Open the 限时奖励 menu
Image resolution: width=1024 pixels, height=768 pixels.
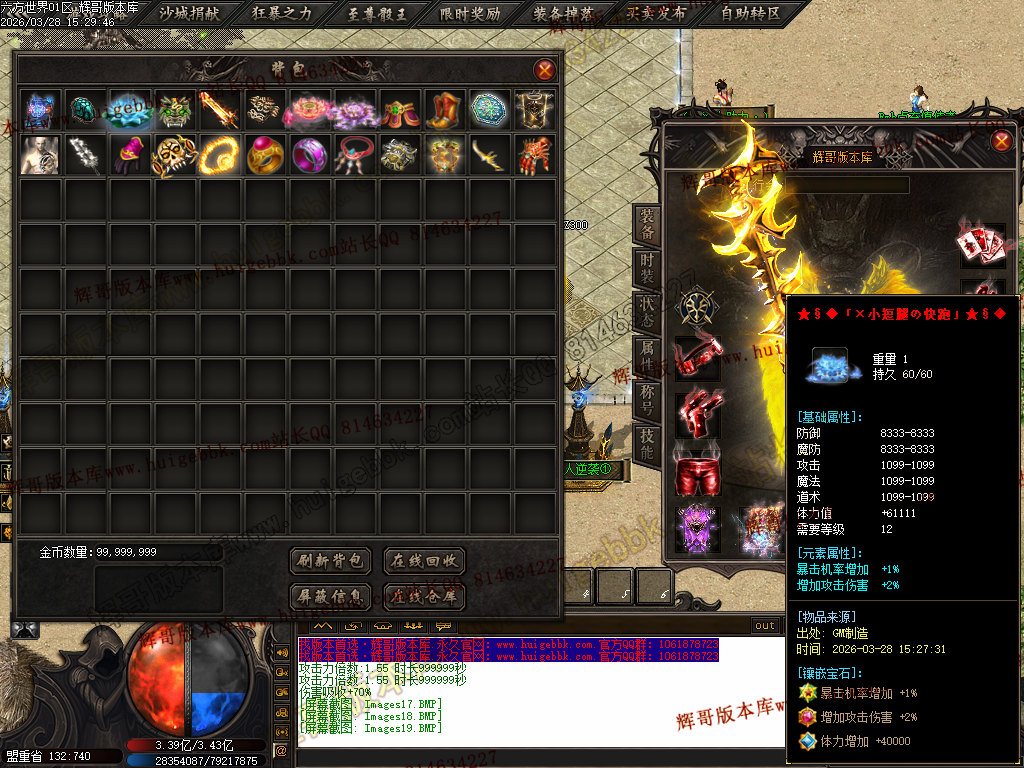point(471,14)
